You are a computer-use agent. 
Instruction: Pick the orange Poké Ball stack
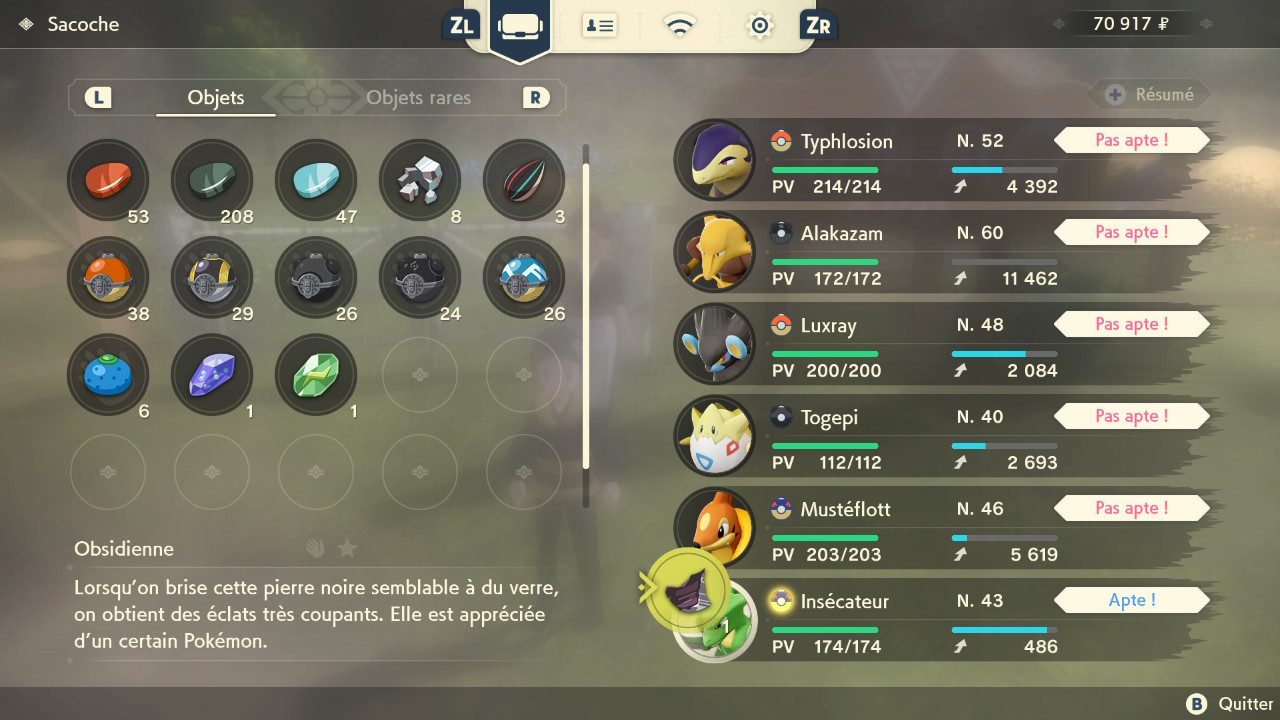[x=107, y=277]
